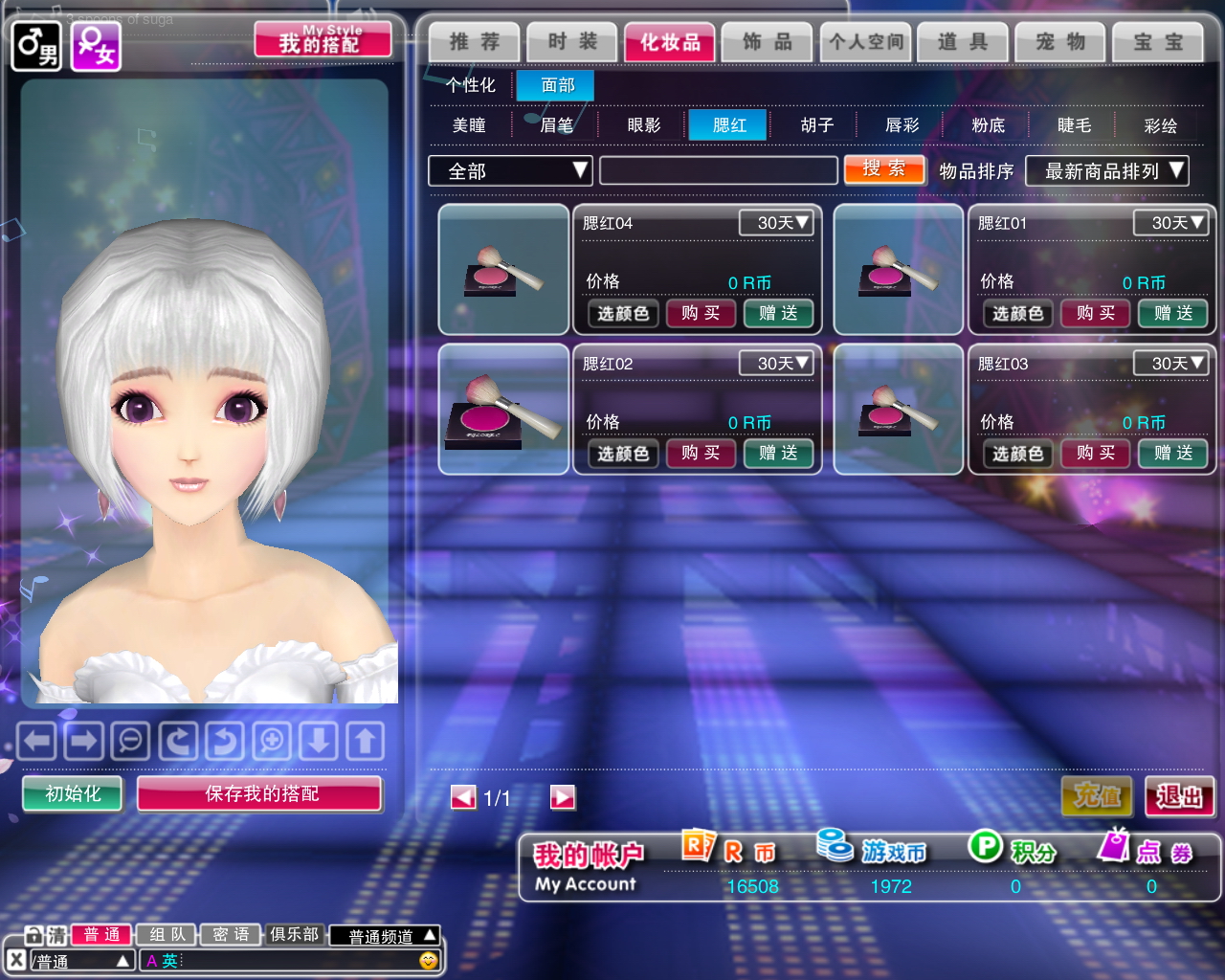Open the 全部 filter dropdown
Image resolution: width=1225 pixels, height=980 pixels.
click(x=510, y=171)
